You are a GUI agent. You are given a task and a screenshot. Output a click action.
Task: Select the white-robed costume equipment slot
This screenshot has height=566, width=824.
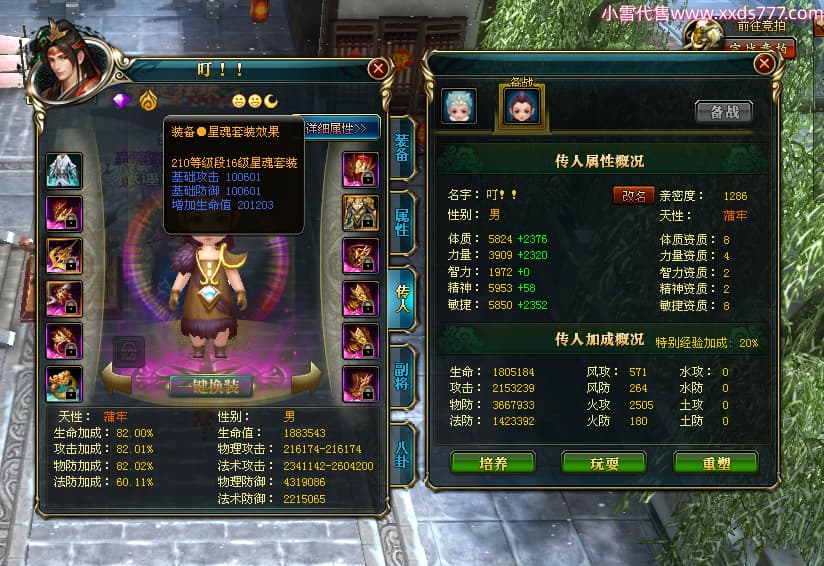[64, 170]
